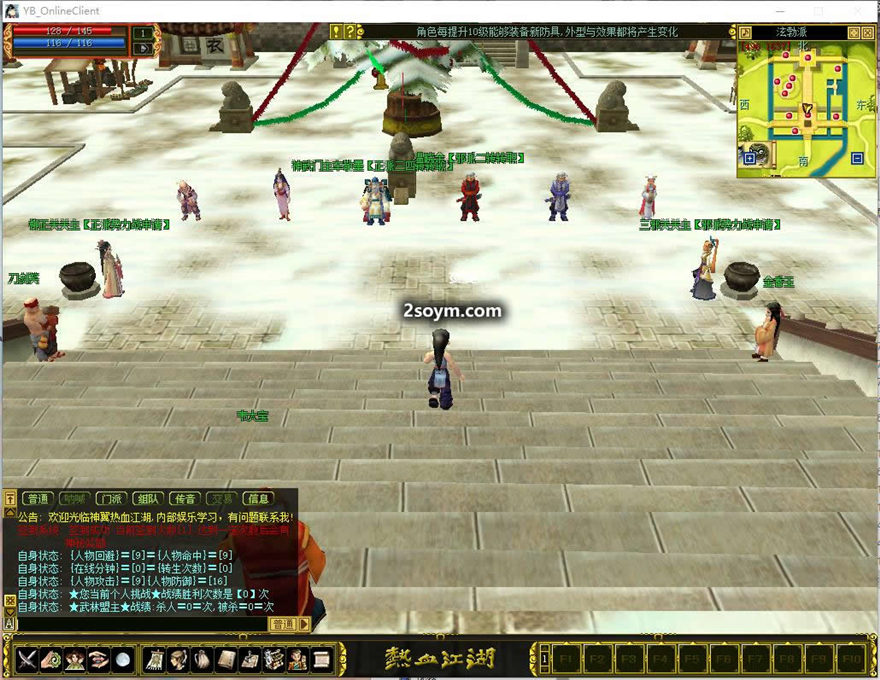Select the 组队 chat tab
This screenshot has width=880, height=680.
pyautogui.click(x=147, y=498)
